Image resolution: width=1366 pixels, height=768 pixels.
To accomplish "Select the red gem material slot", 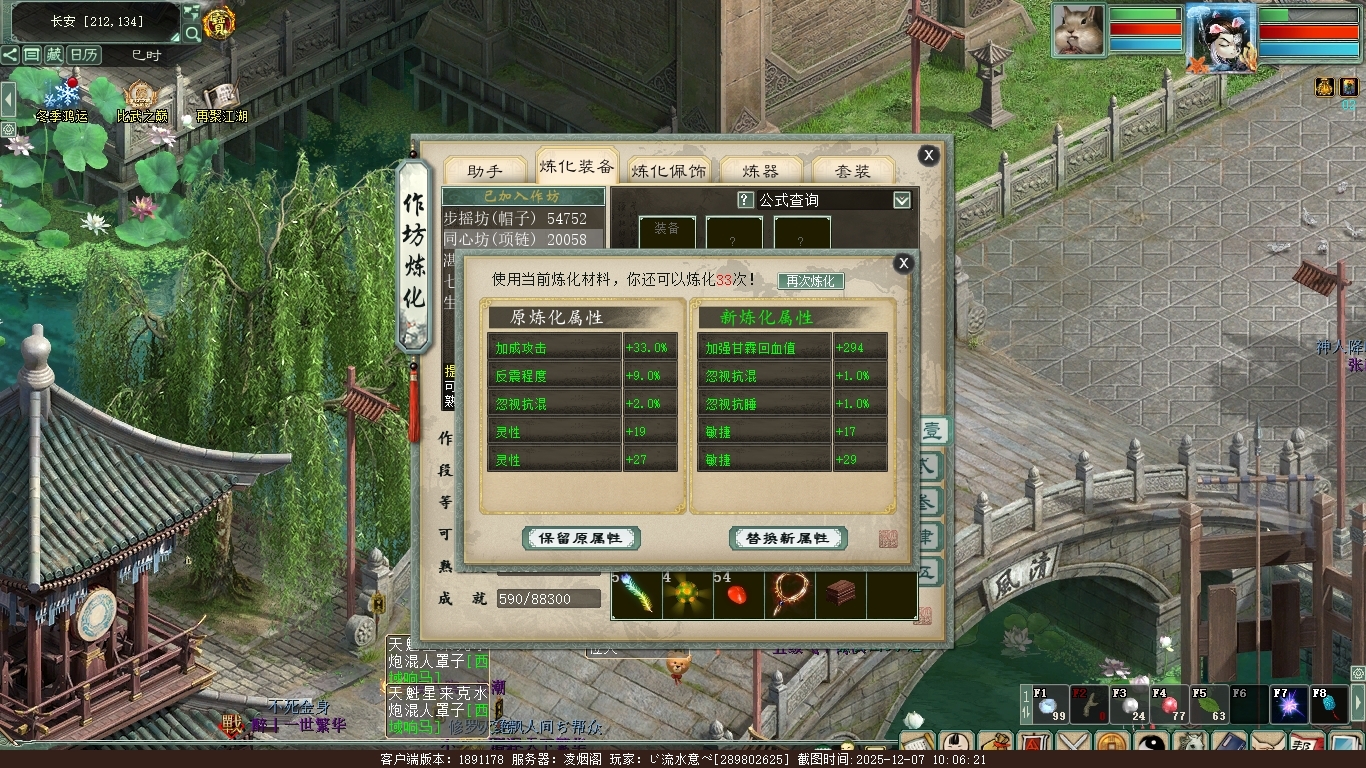I will [x=739, y=596].
